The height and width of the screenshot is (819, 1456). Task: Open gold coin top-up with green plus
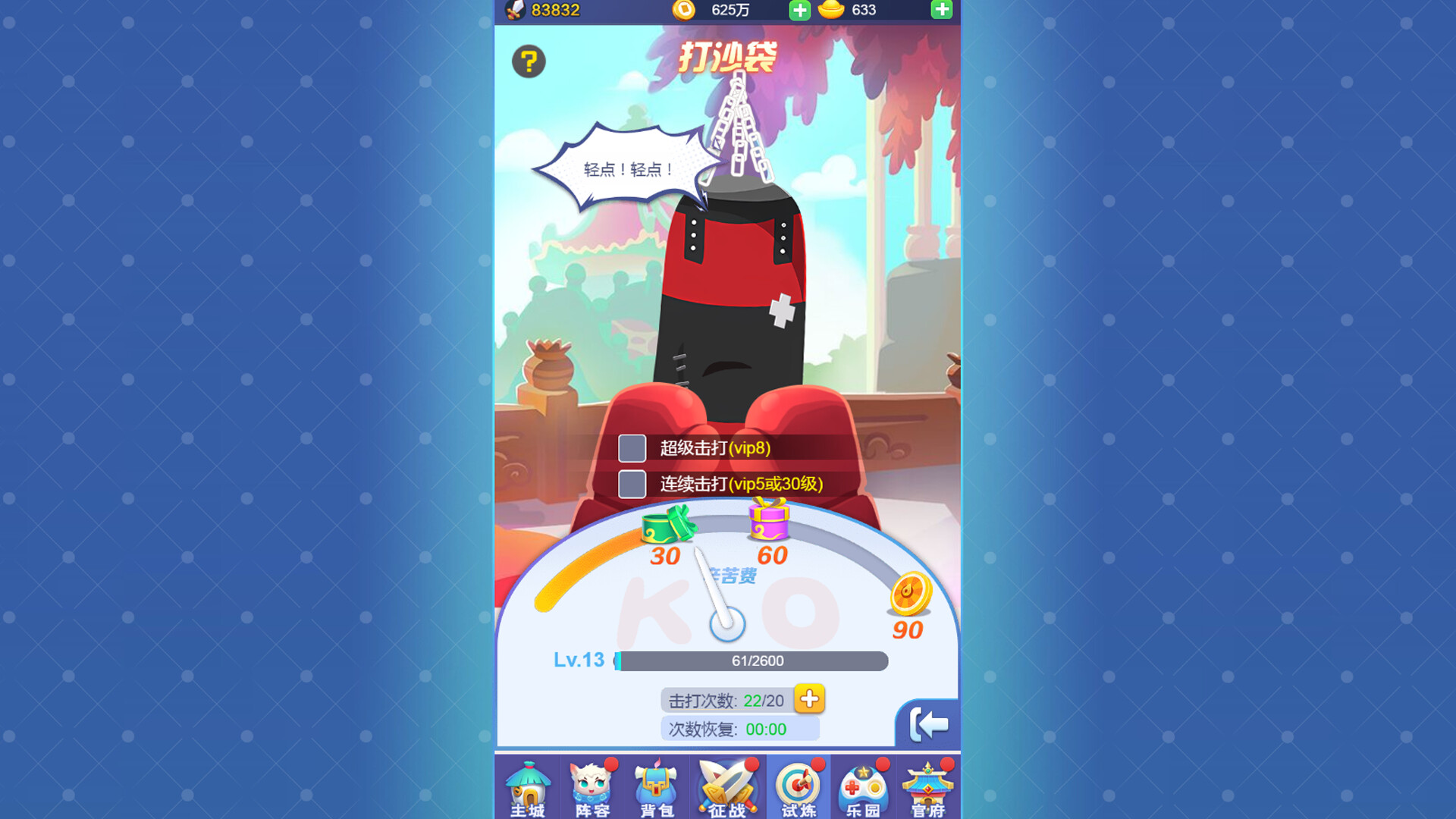tap(799, 11)
